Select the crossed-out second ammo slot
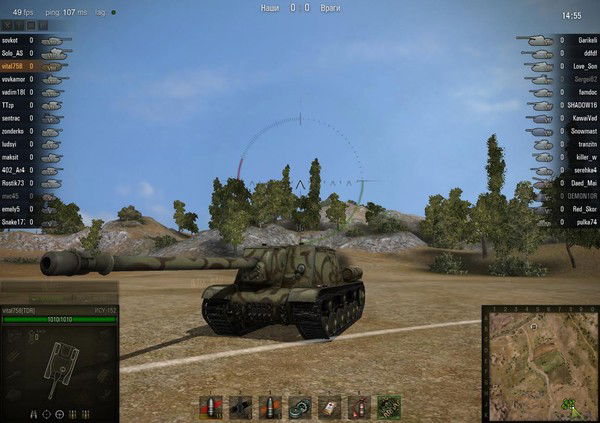The width and height of the screenshot is (600, 423). pos(240,407)
